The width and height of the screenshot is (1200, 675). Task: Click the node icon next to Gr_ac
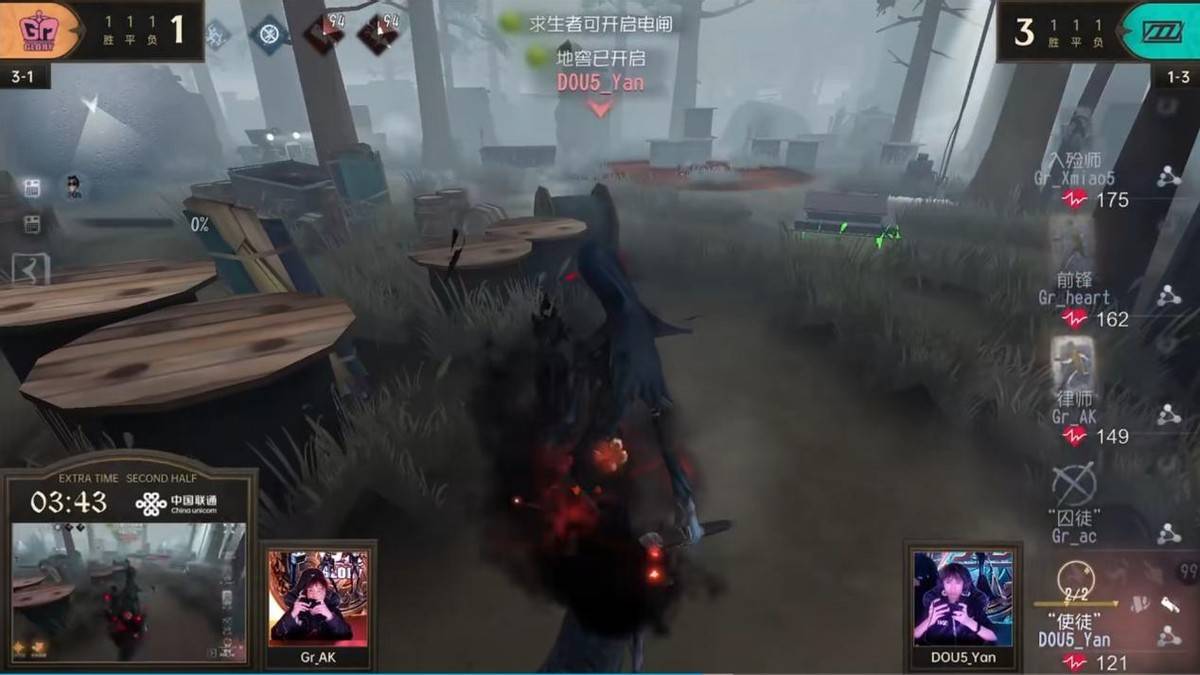(x=1168, y=534)
